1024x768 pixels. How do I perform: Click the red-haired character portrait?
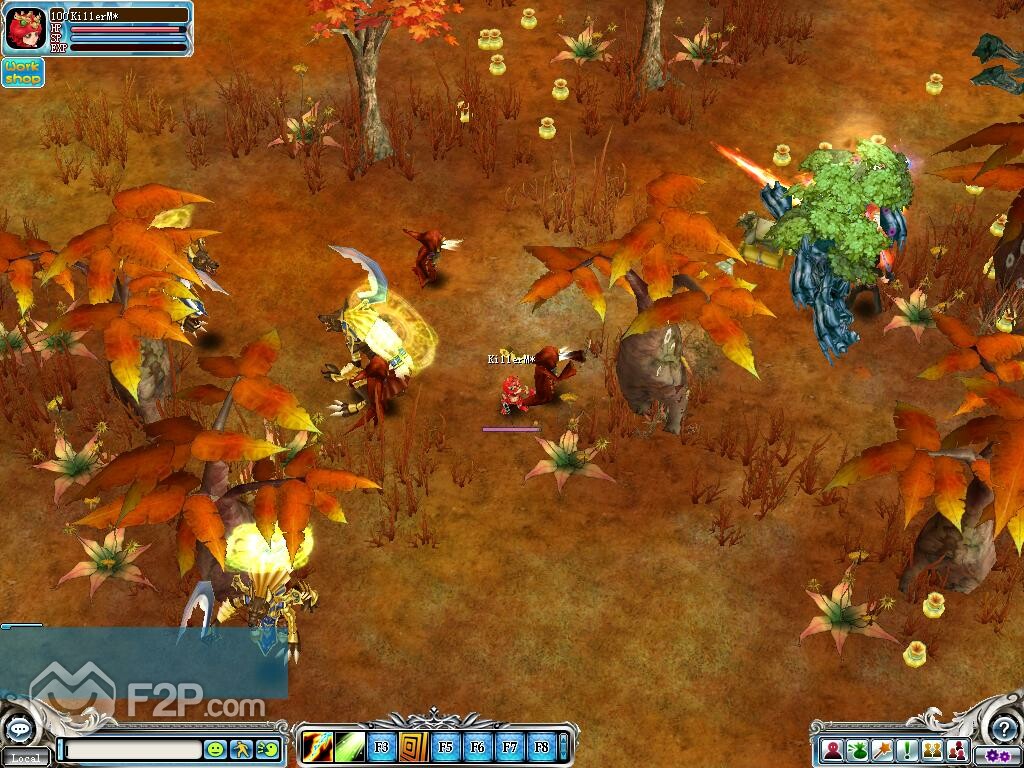24,30
